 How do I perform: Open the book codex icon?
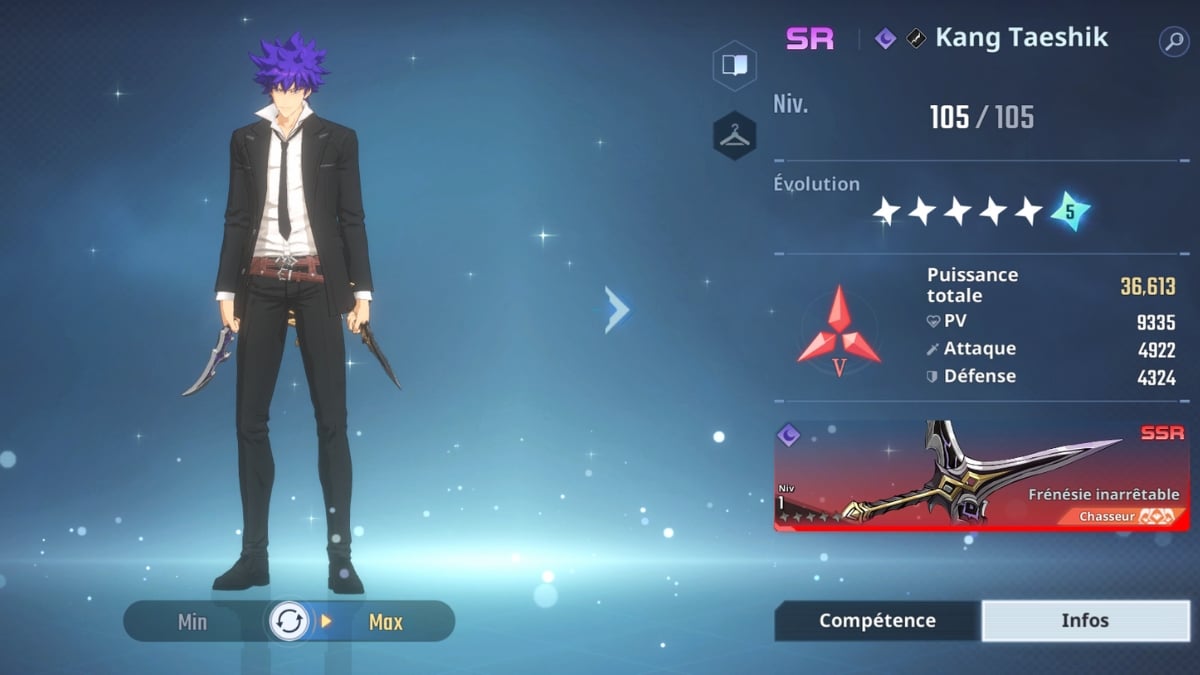point(734,66)
